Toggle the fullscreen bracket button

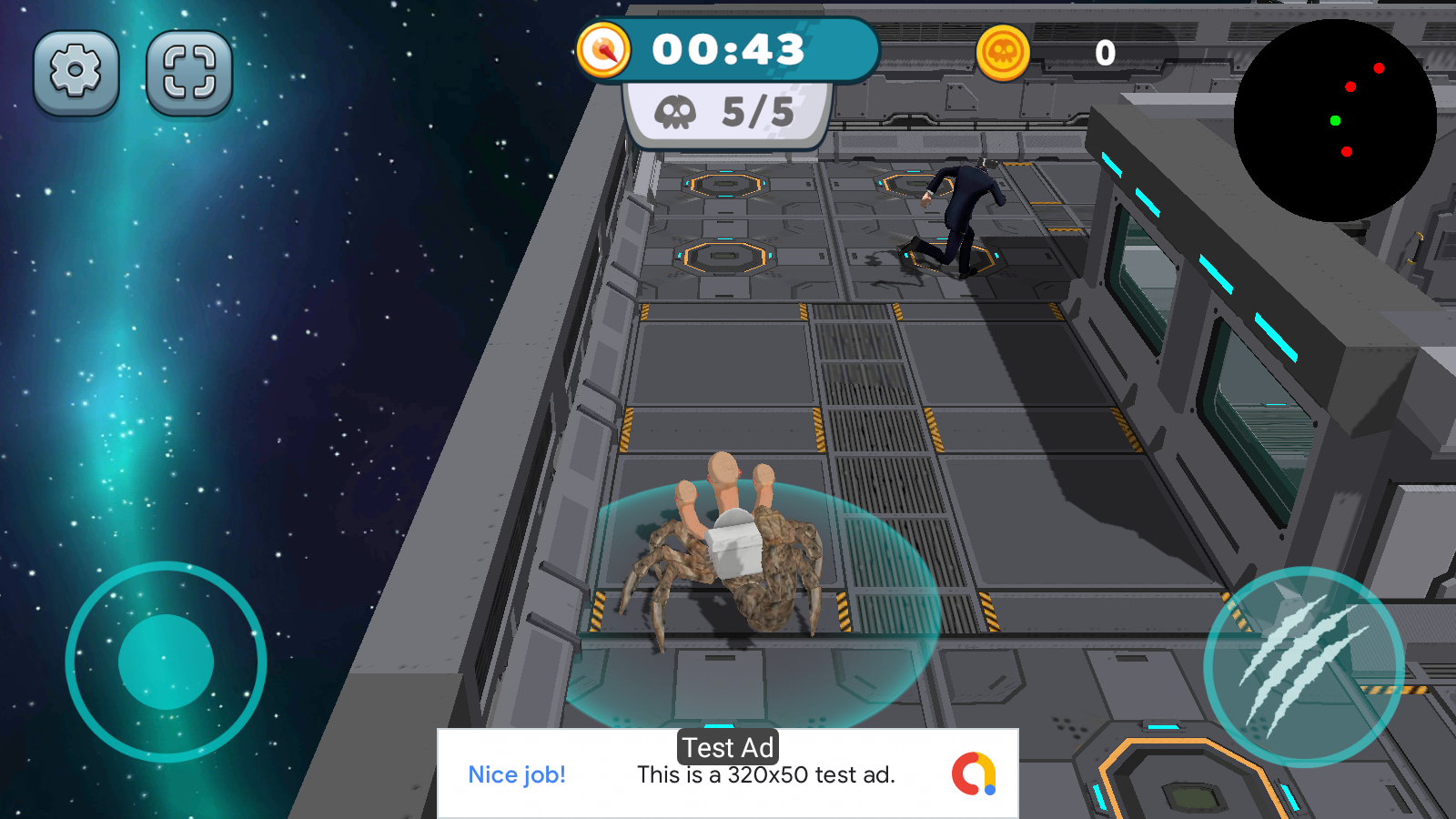[189, 72]
